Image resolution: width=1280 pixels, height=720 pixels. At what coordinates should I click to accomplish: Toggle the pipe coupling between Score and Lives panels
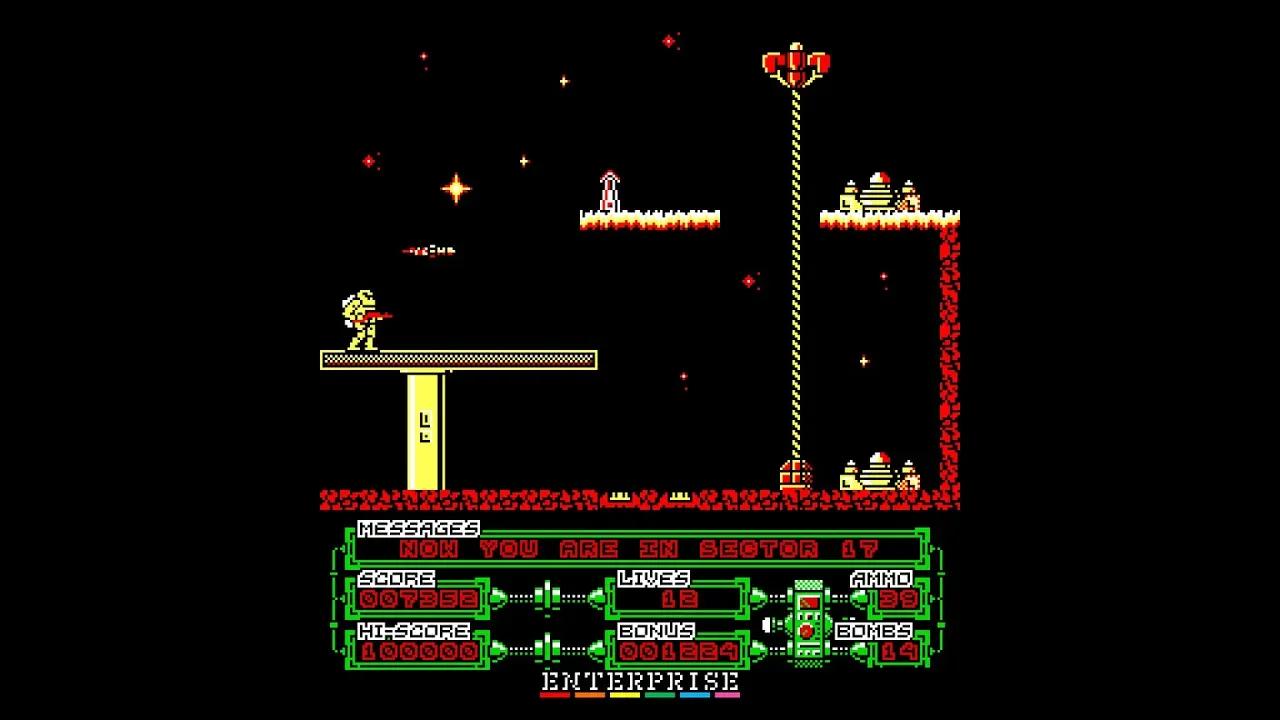point(550,596)
